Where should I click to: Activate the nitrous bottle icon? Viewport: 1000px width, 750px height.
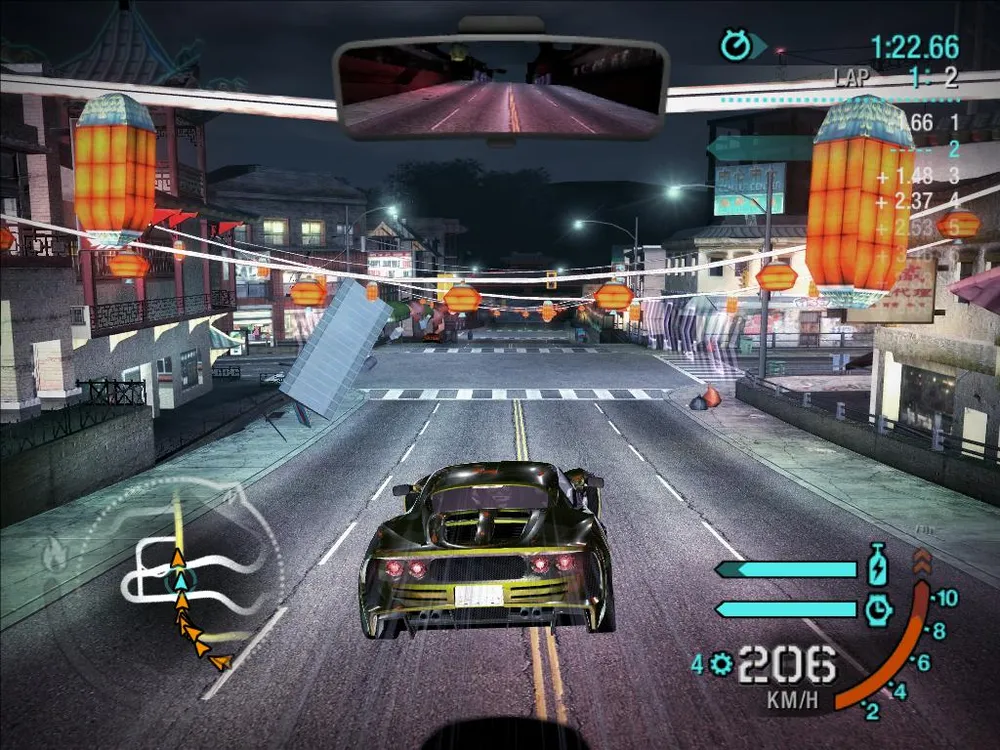tap(877, 566)
